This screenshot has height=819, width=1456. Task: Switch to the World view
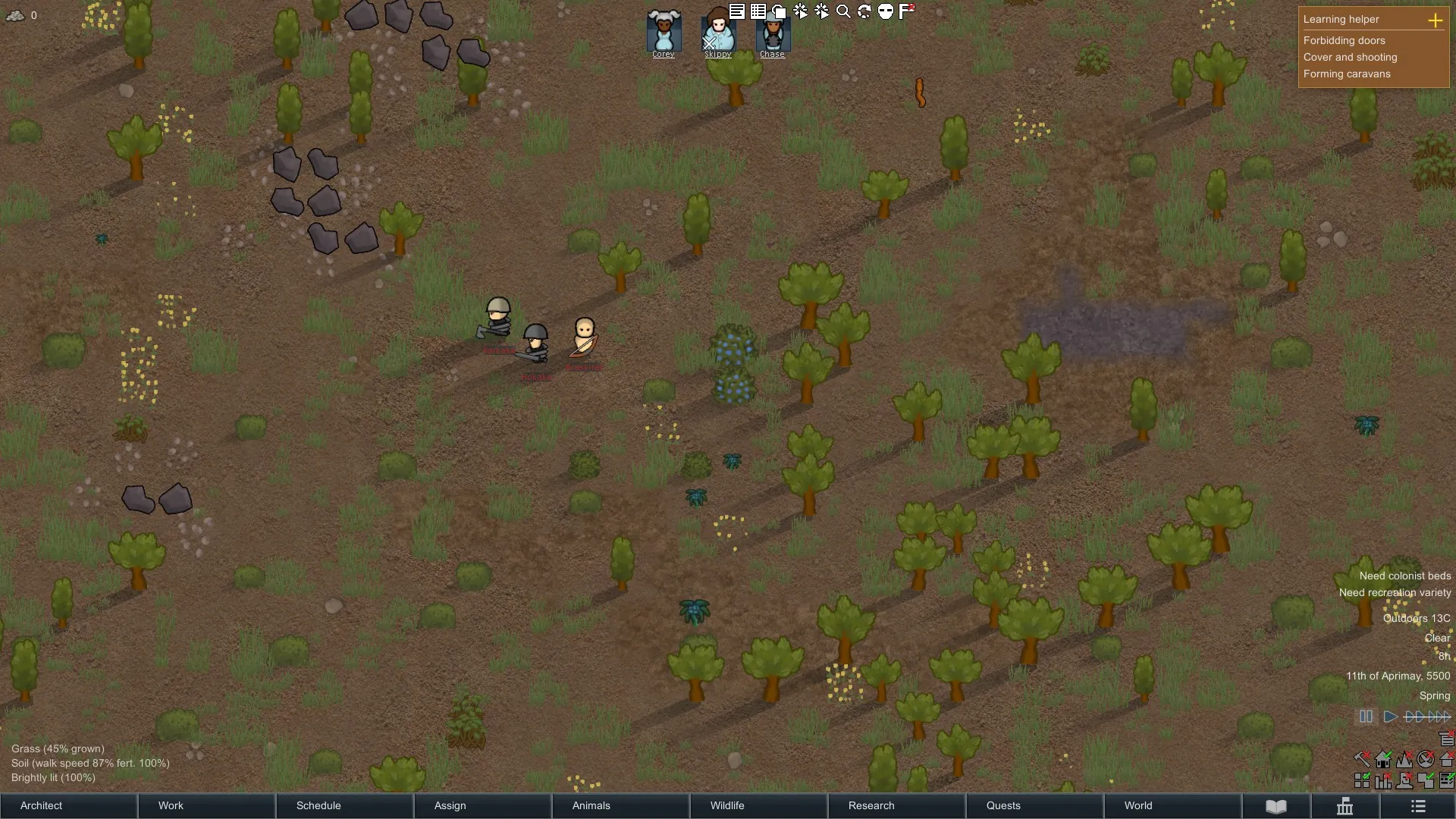click(1172, 805)
